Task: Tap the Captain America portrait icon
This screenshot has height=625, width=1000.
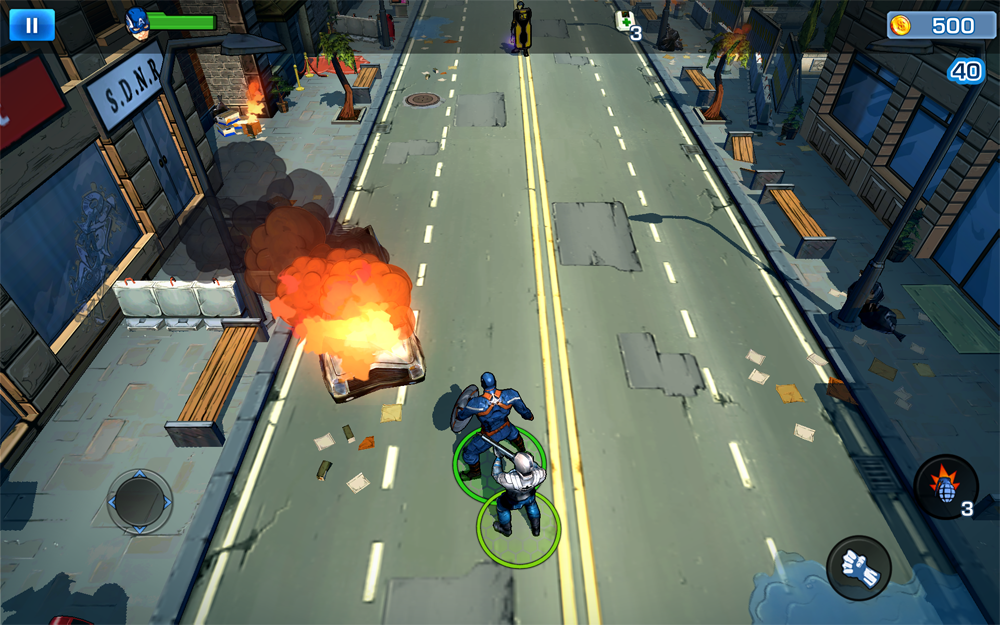Action: coord(137,22)
